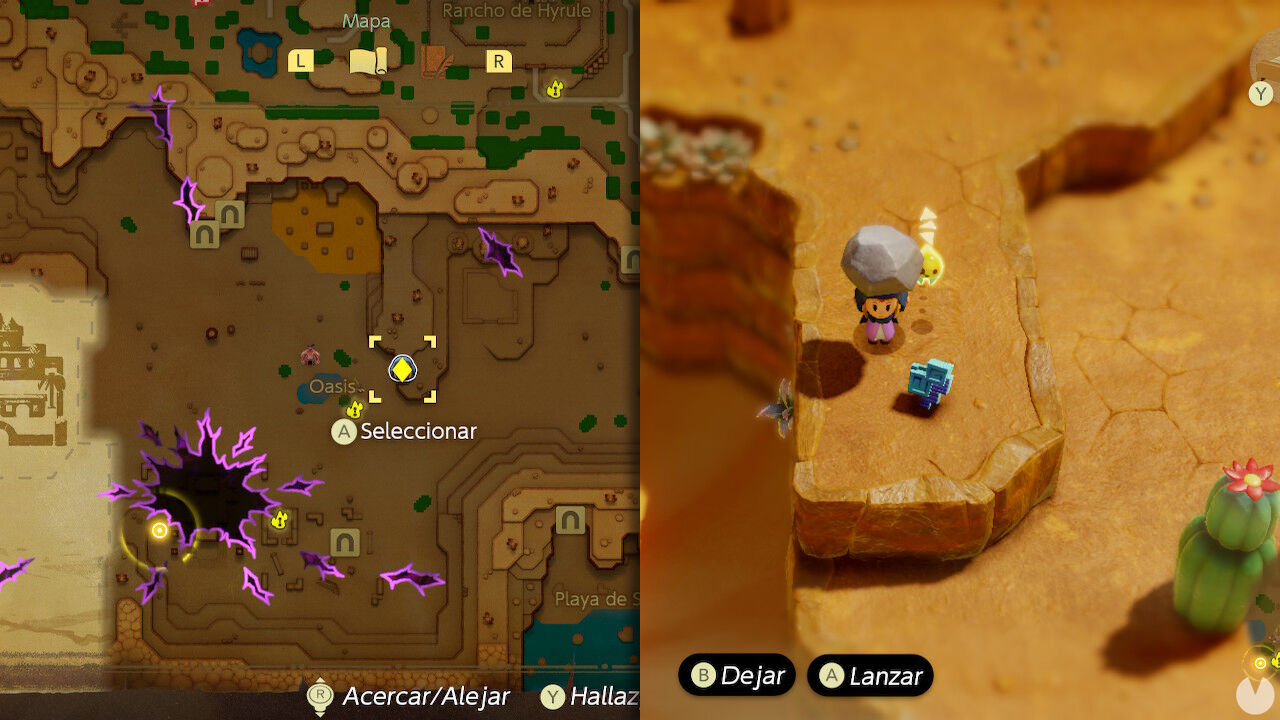Click the Oasis location label
Screen dimensions: 1280x720
pos(331,386)
